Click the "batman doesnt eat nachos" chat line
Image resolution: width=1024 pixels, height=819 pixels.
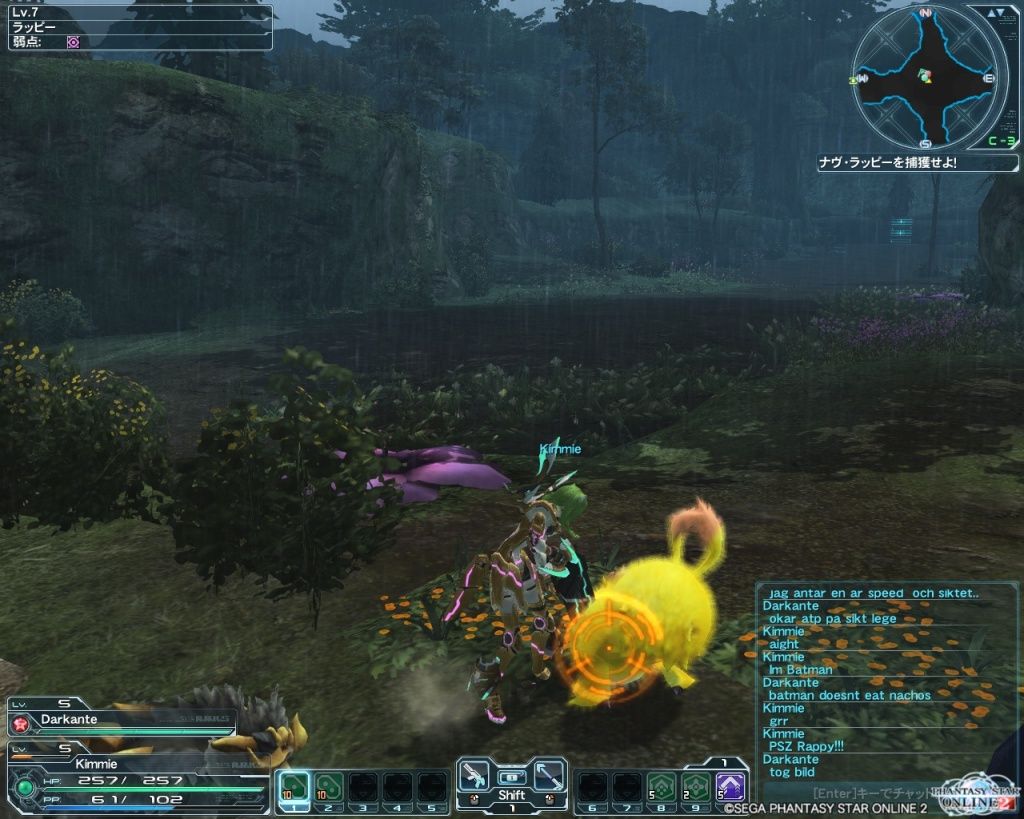pos(849,695)
